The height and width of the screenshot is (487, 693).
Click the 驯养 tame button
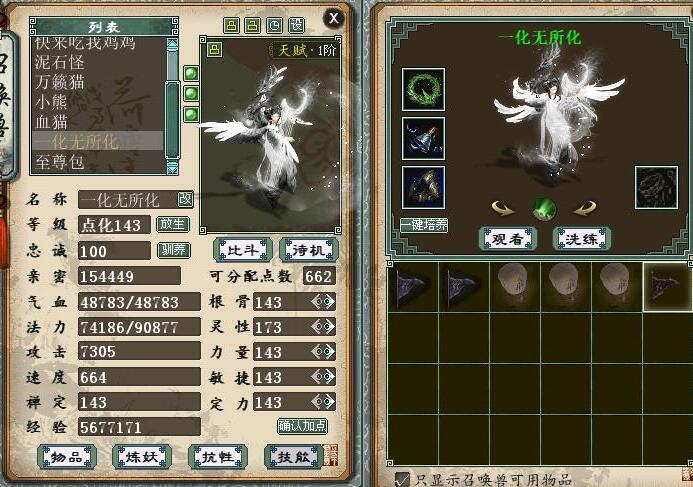tap(173, 249)
